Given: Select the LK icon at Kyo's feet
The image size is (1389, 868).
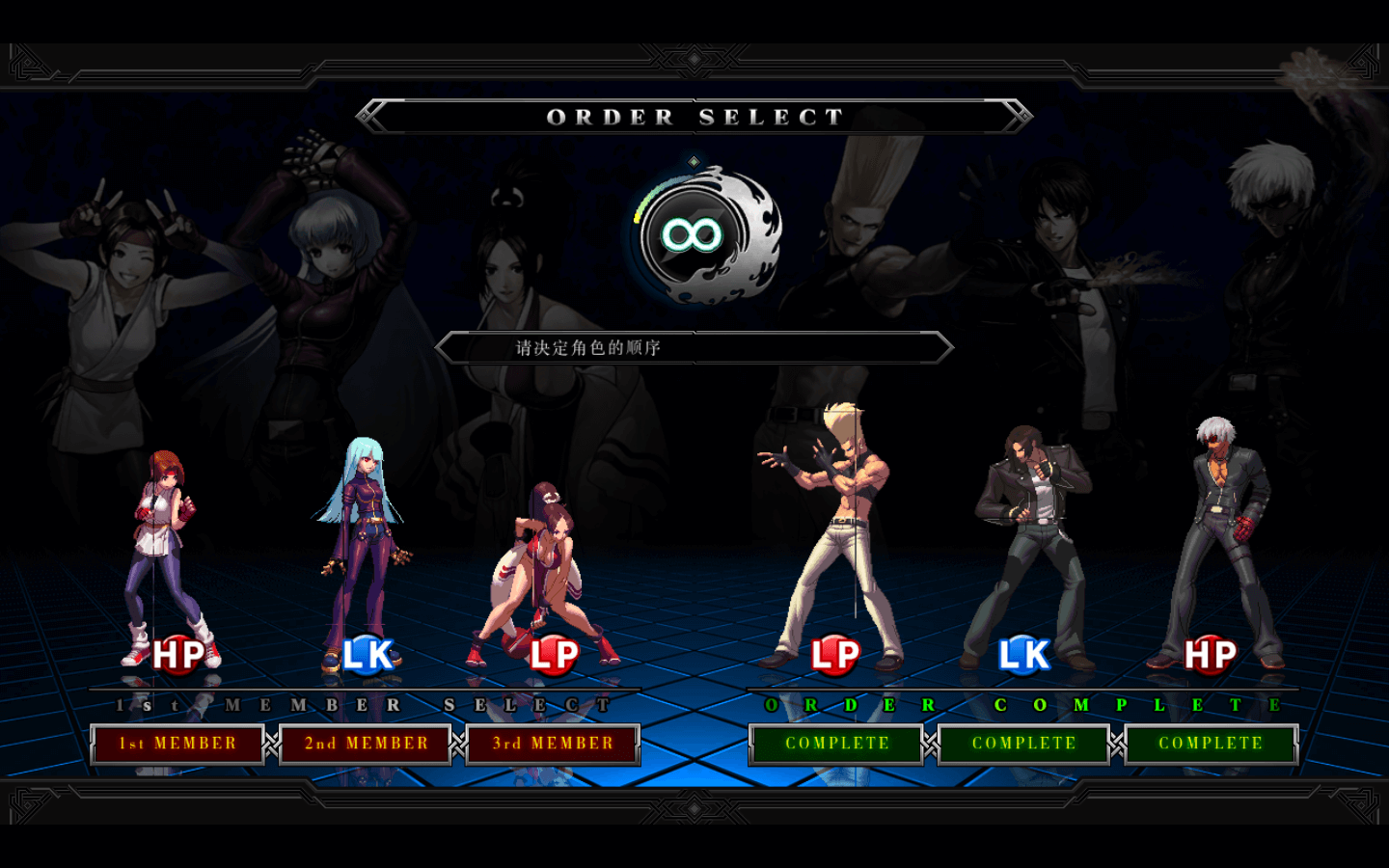Looking at the screenshot, I should point(1023,655).
